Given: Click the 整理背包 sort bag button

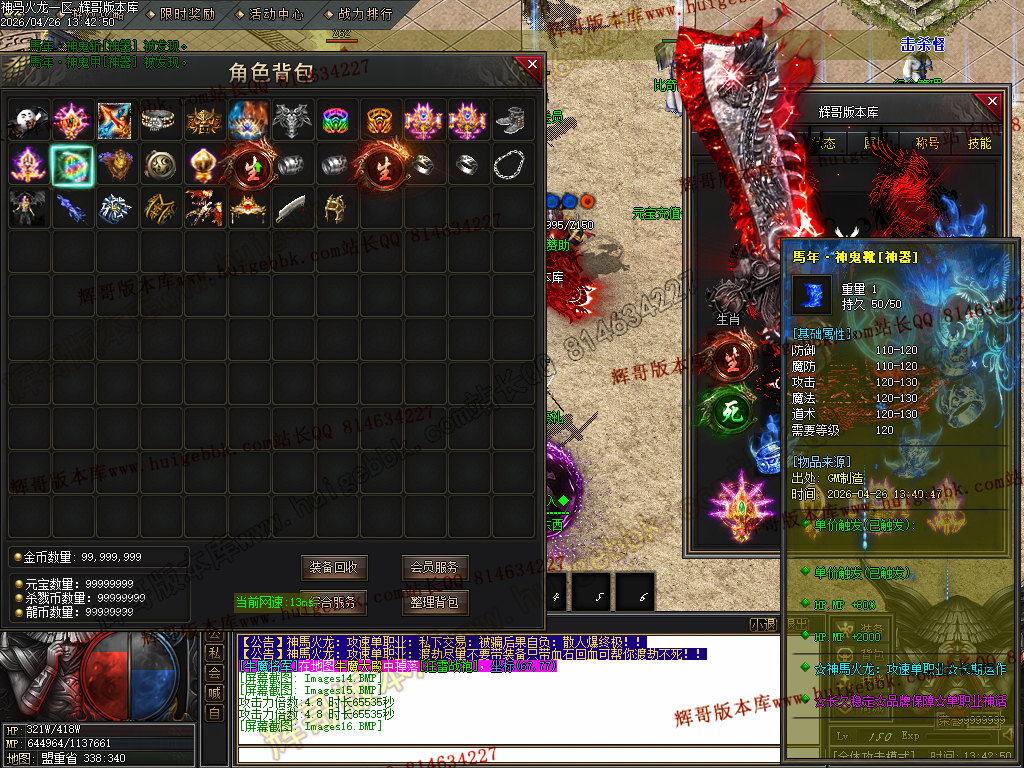Looking at the screenshot, I should pyautogui.click(x=436, y=602).
